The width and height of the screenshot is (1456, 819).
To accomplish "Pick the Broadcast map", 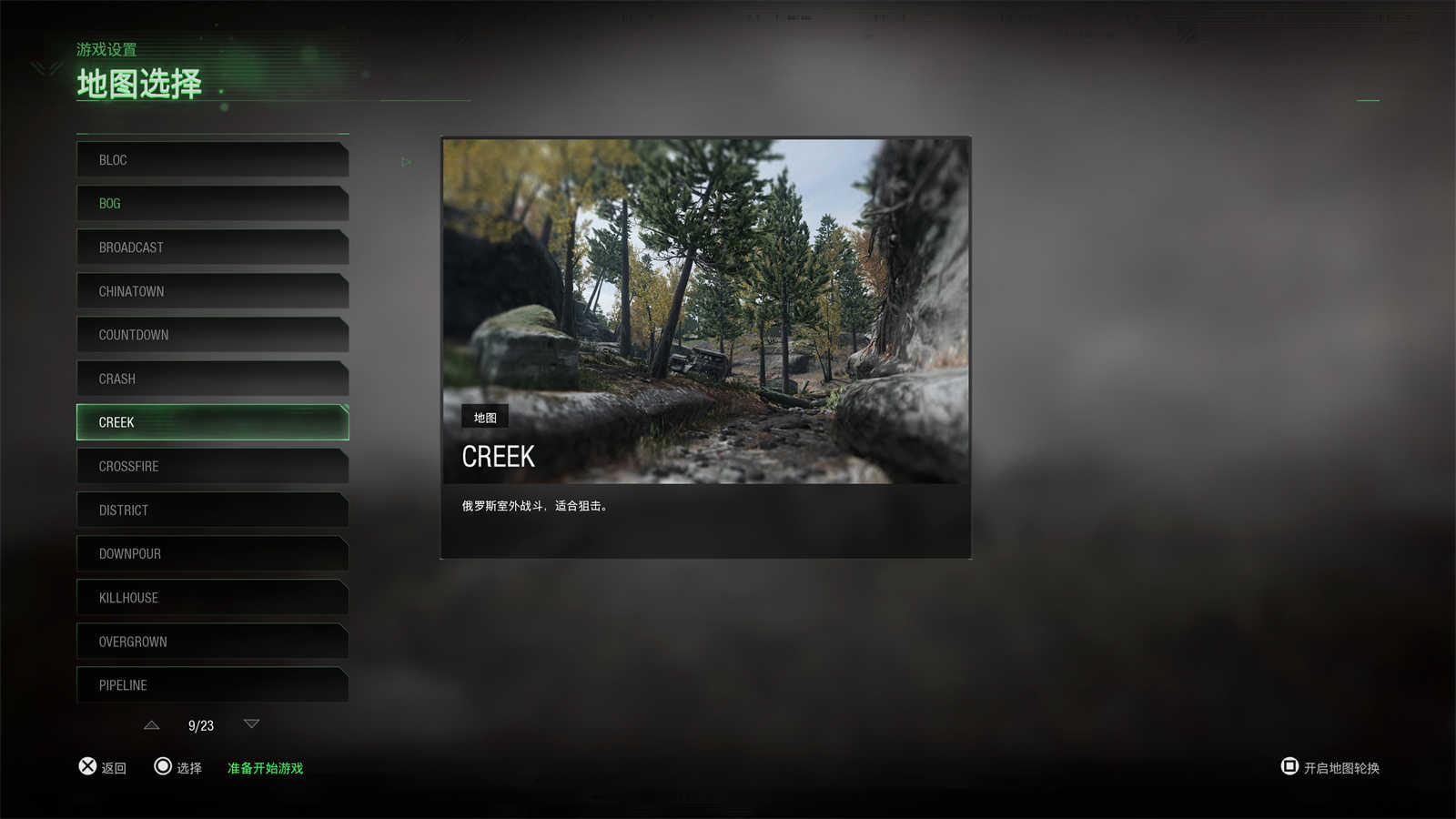I will pos(212,248).
